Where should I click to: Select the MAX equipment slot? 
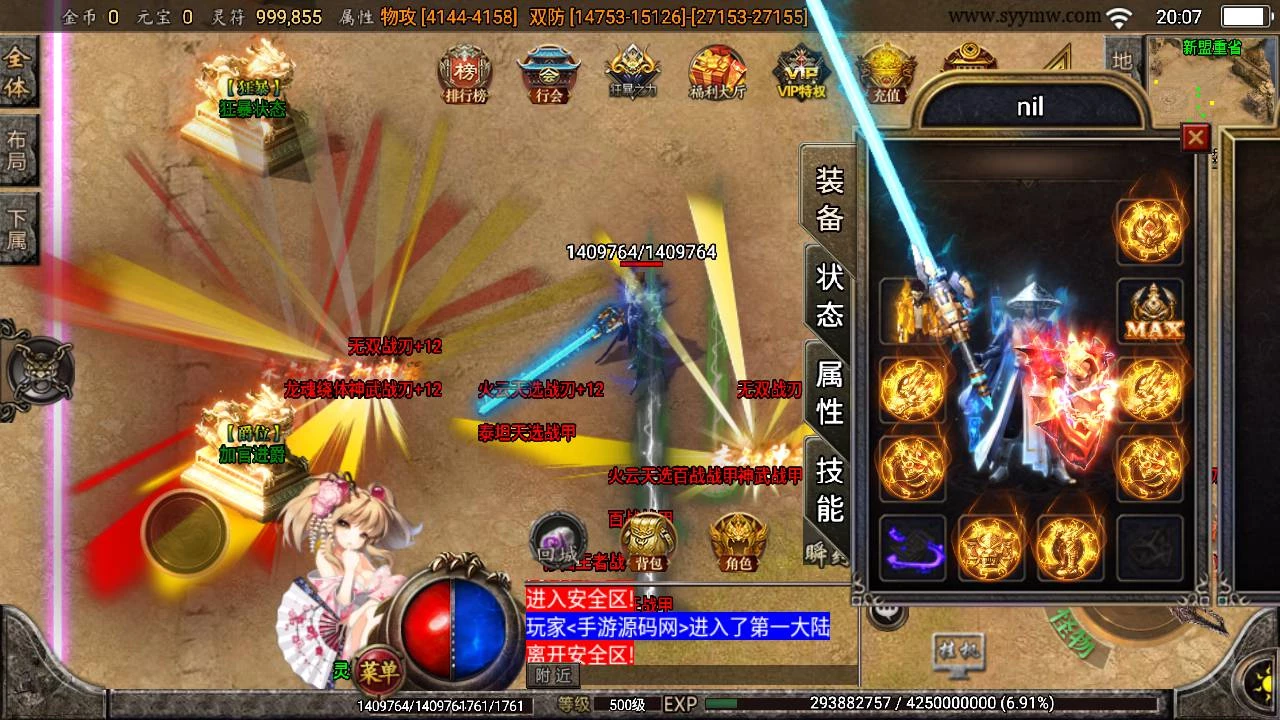point(1150,312)
